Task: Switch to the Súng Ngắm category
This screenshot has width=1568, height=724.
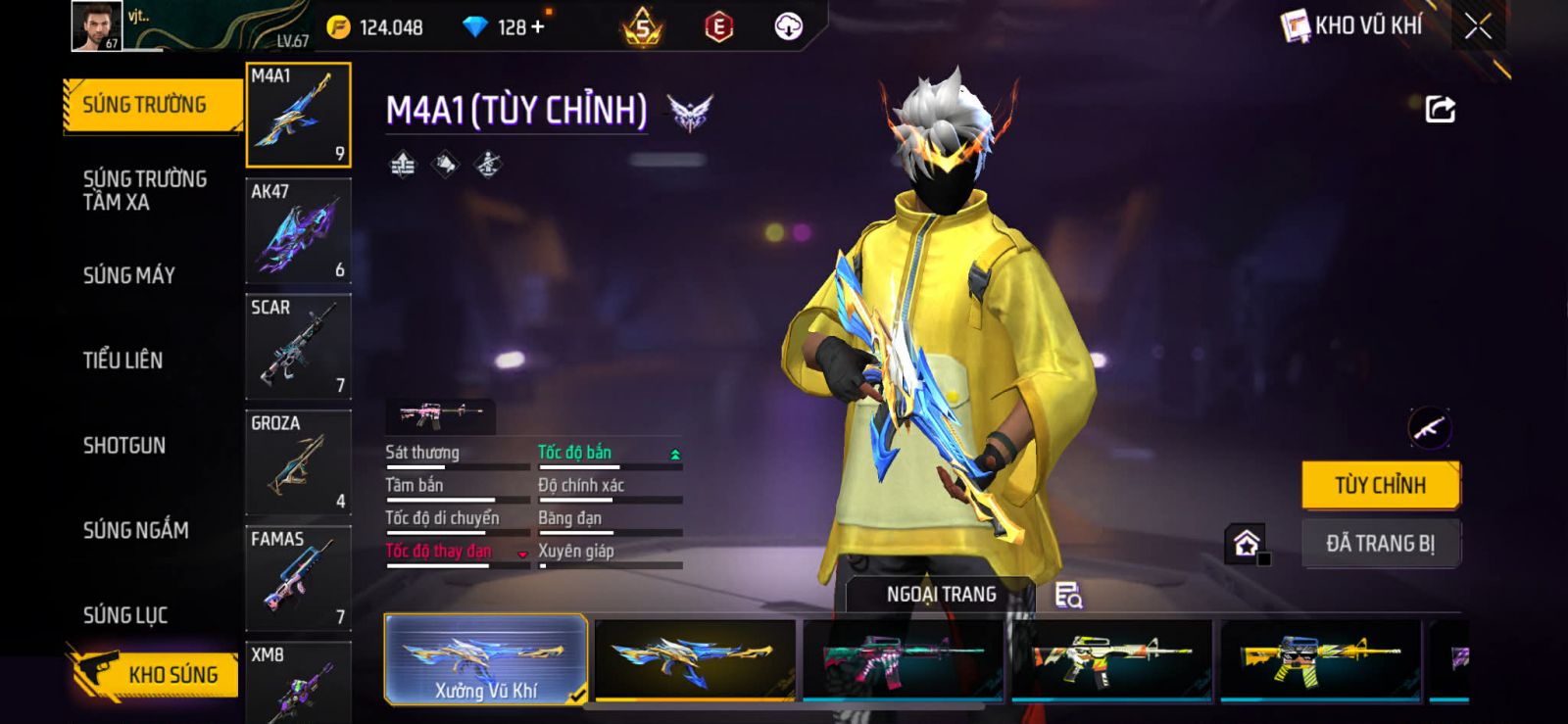Action: point(135,530)
